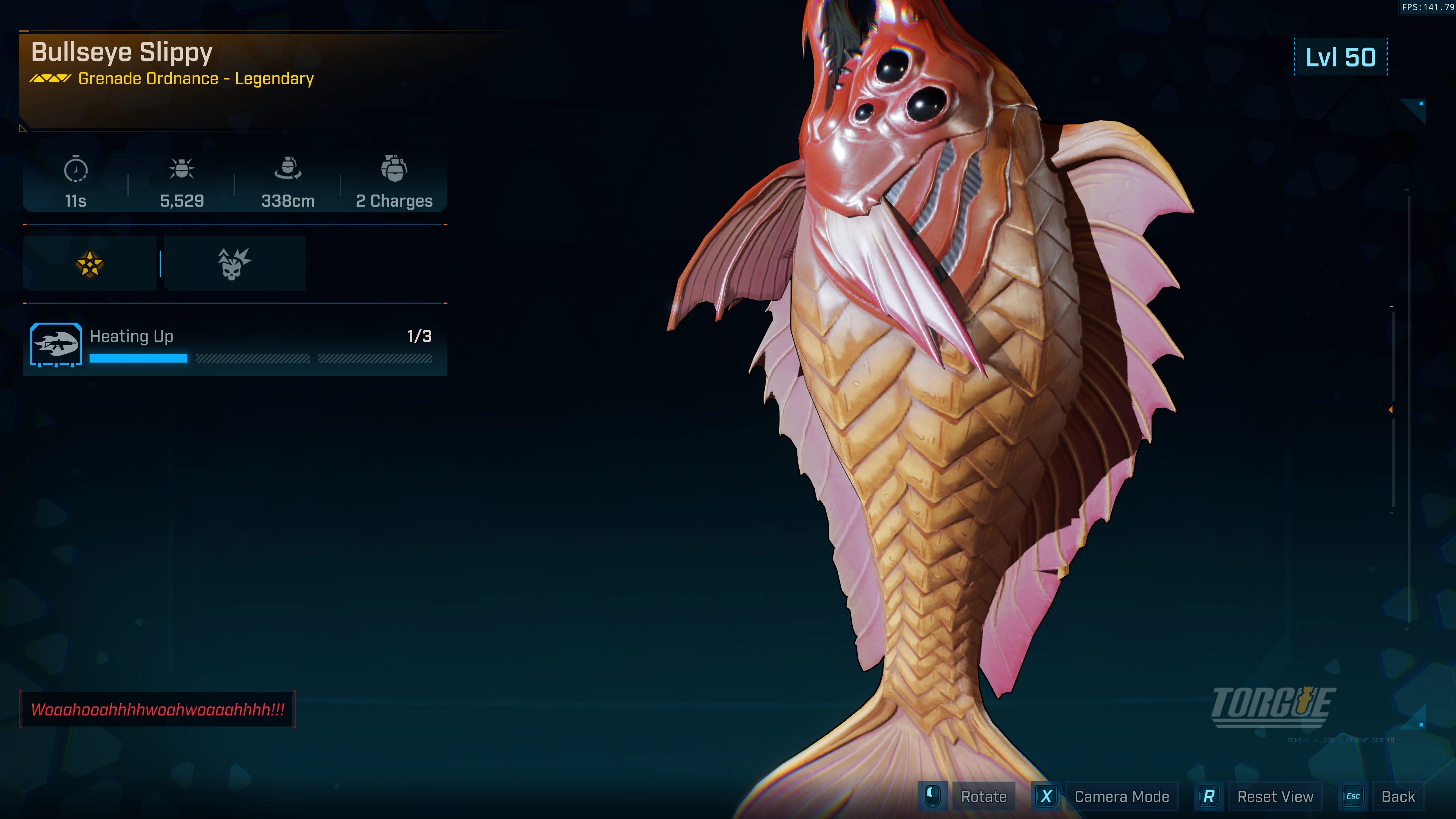Click the damage burst stat icon
The height and width of the screenshot is (819, 1456).
click(x=182, y=168)
